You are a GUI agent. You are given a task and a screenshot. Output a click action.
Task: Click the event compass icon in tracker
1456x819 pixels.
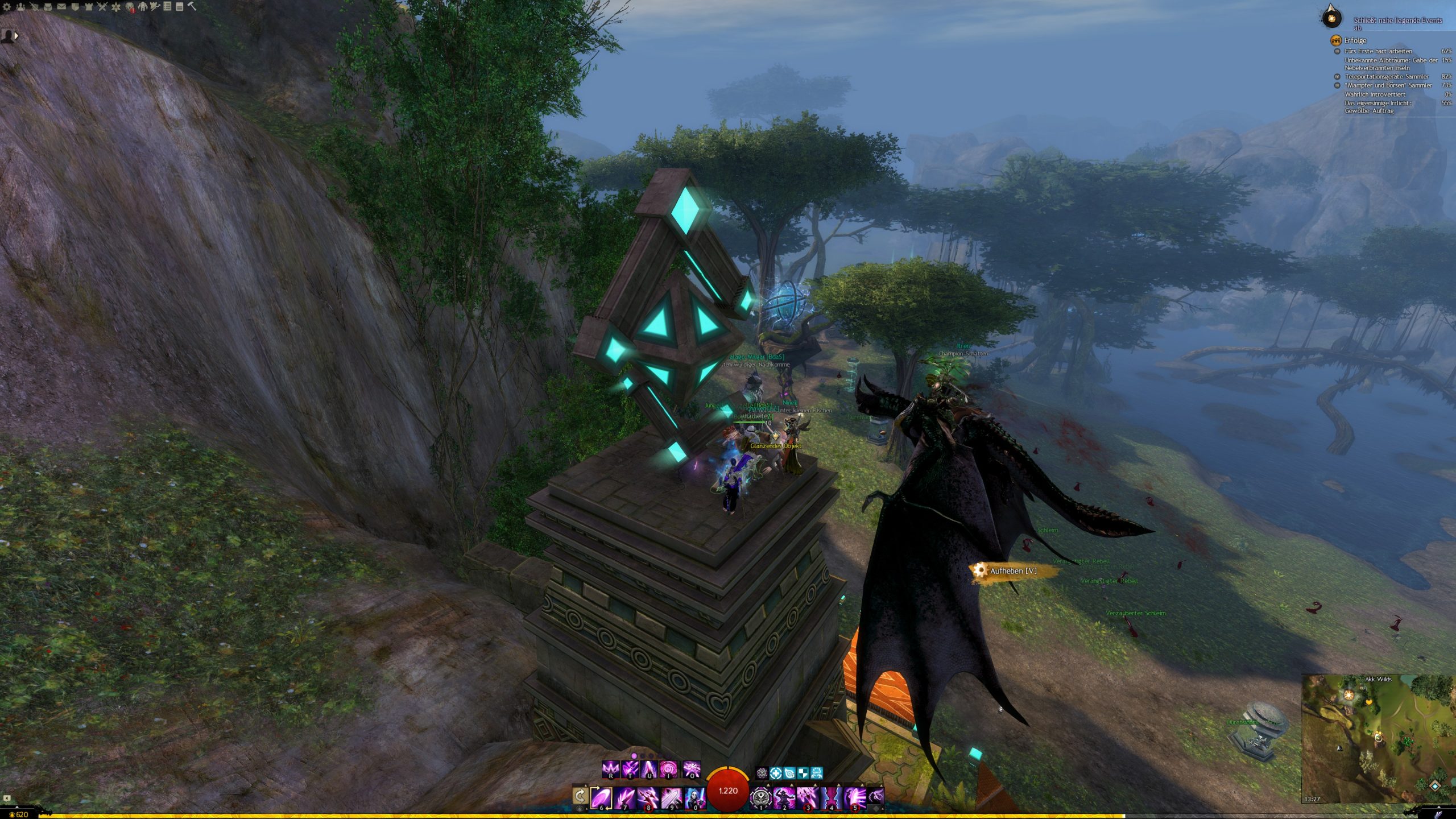(1331, 17)
